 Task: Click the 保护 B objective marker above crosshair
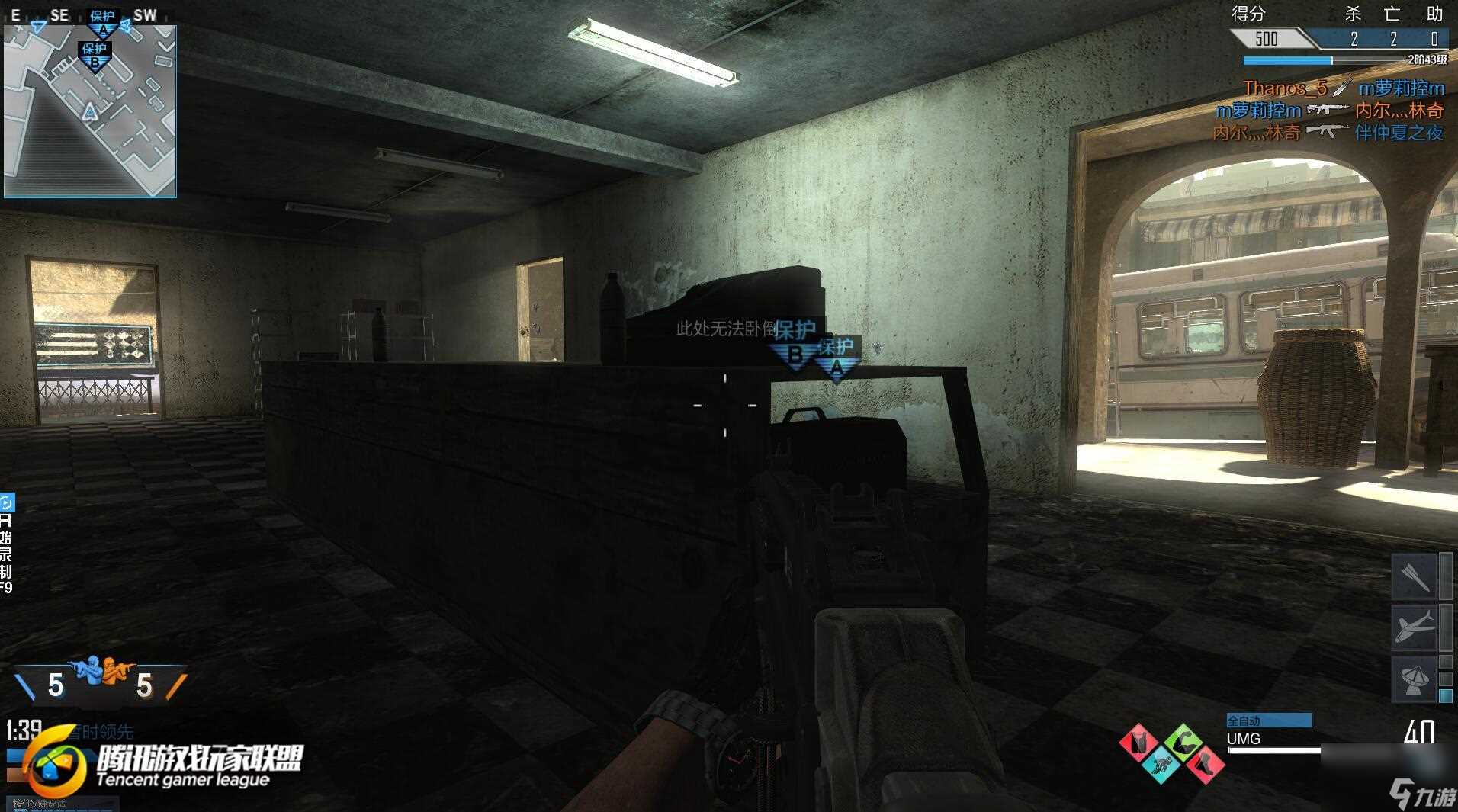click(795, 344)
